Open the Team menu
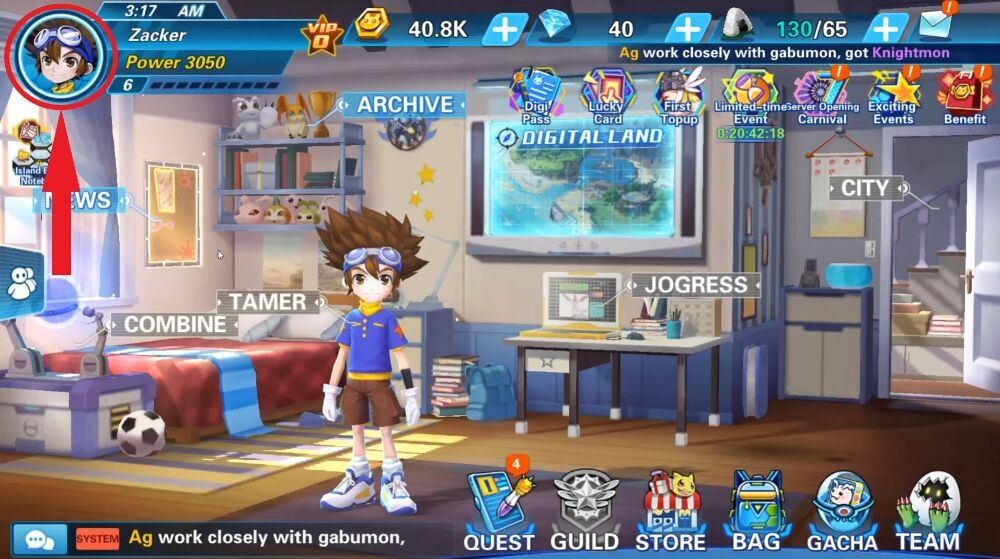The height and width of the screenshot is (559, 1000). coord(929,512)
